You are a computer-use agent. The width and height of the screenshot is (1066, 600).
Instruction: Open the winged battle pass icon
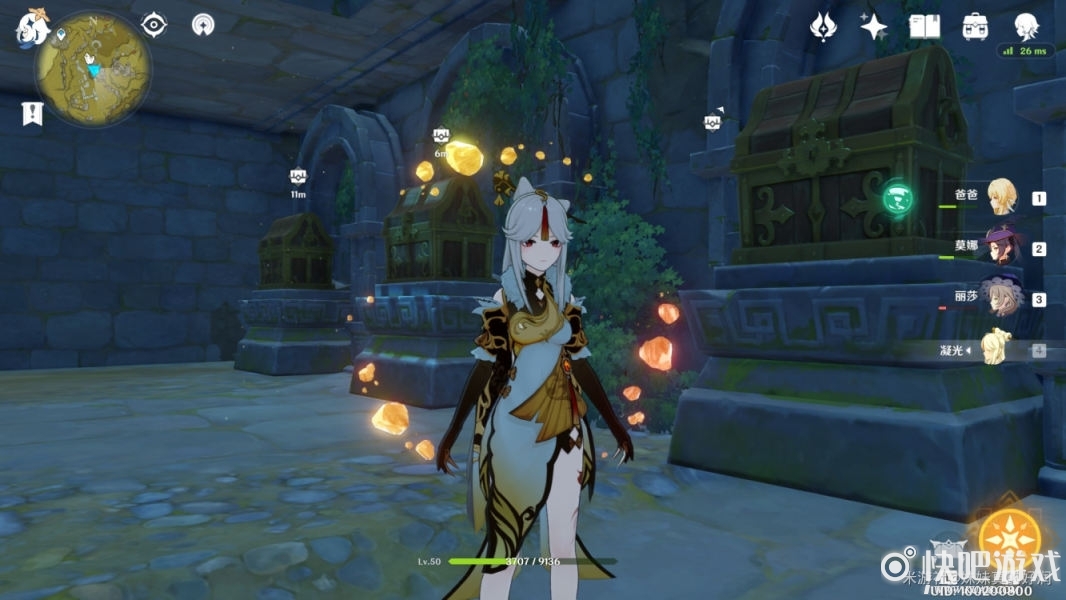point(822,26)
